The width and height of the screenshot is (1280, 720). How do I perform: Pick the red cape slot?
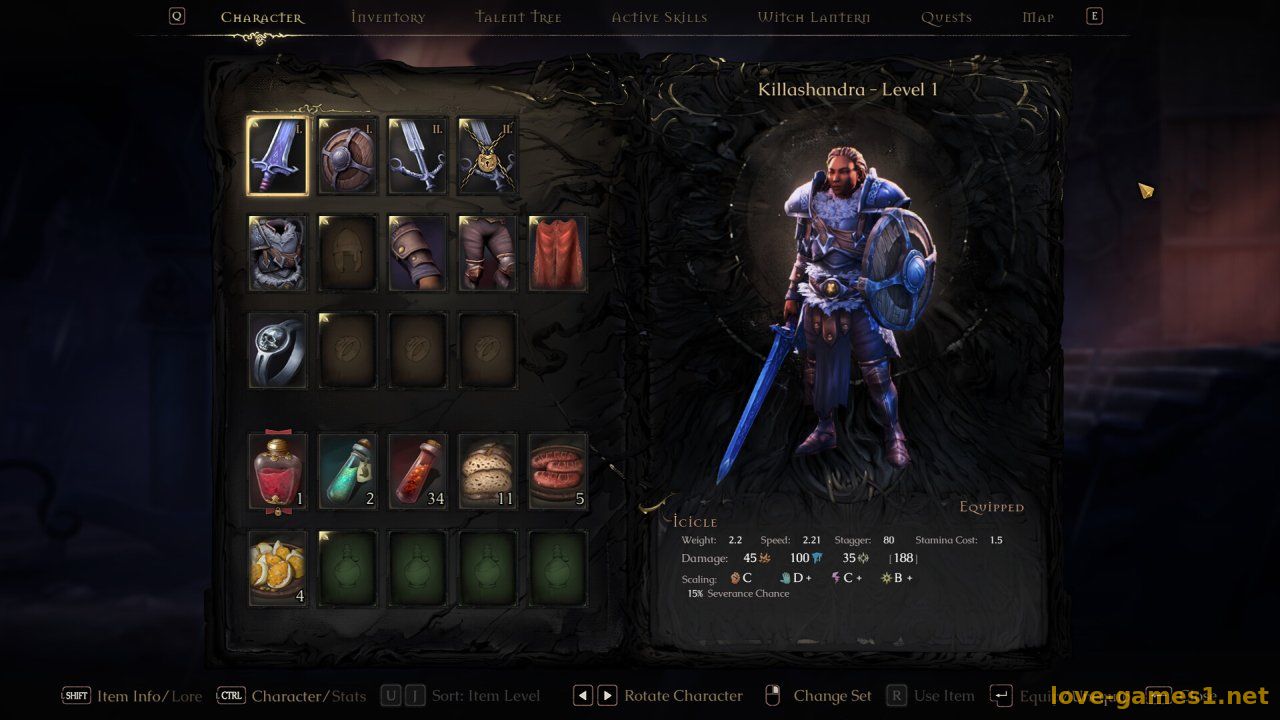[x=558, y=253]
